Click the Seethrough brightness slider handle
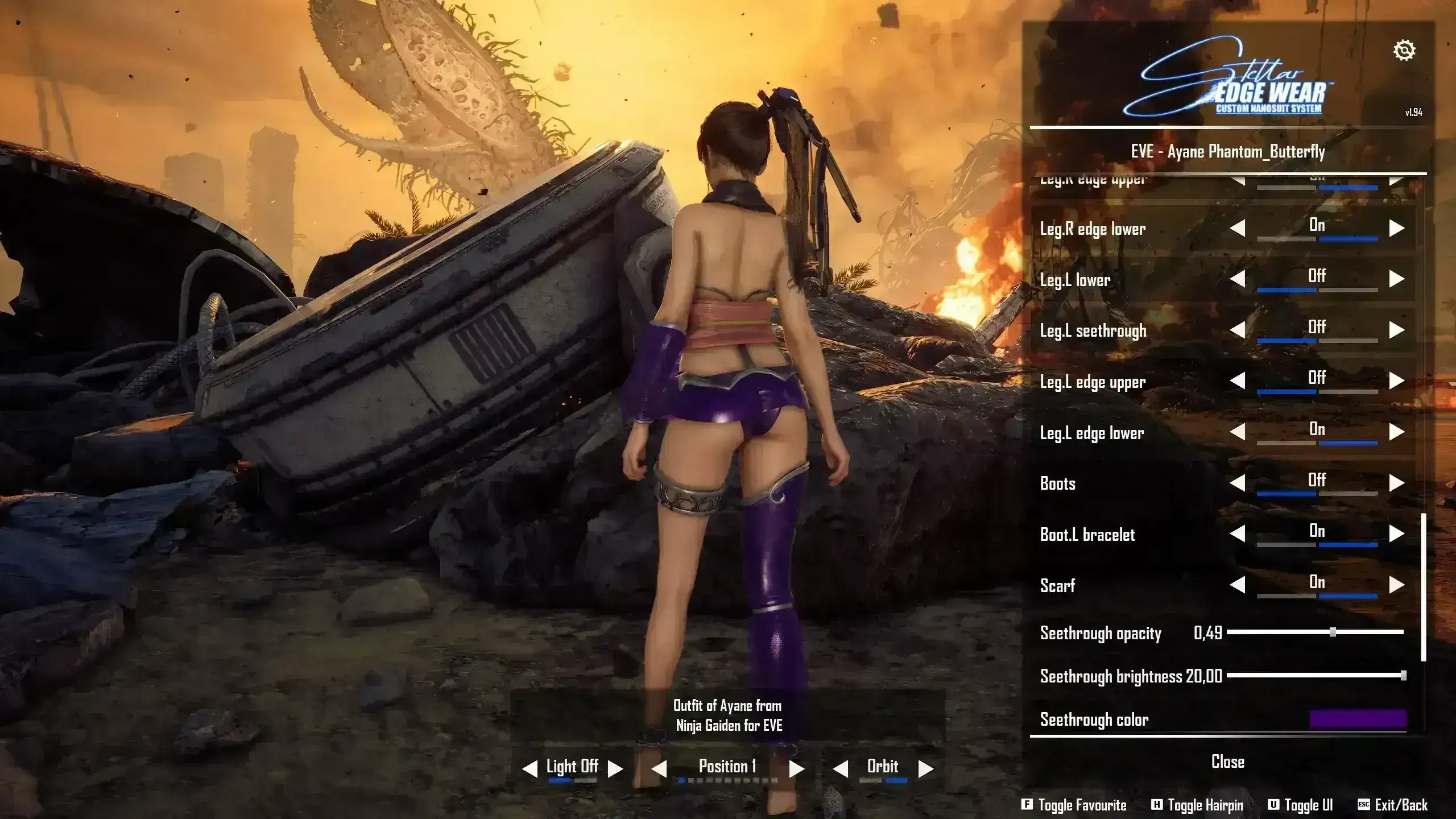Screen dimensions: 1456x819 [x=1403, y=676]
